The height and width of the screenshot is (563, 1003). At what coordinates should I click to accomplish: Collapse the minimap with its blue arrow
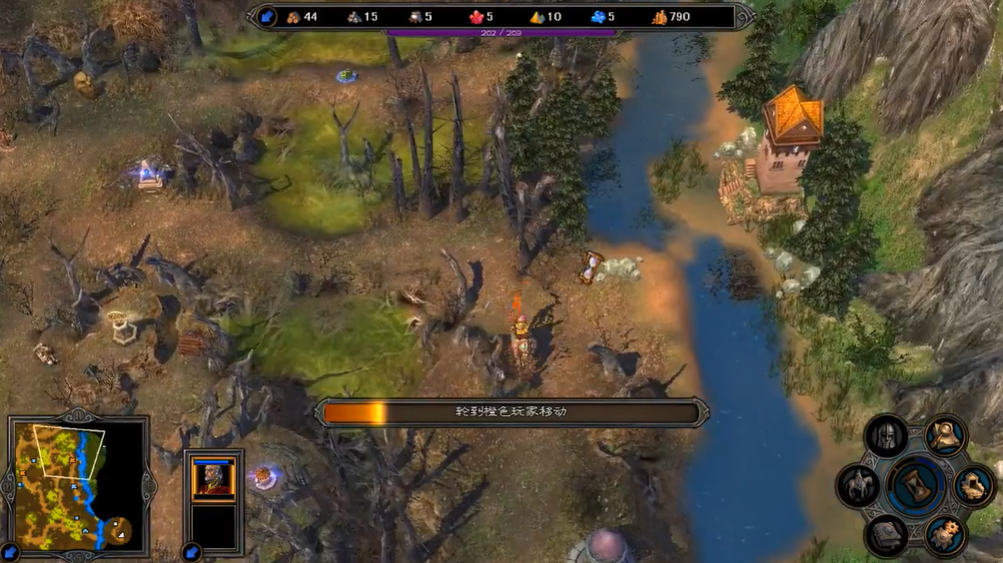11,551
